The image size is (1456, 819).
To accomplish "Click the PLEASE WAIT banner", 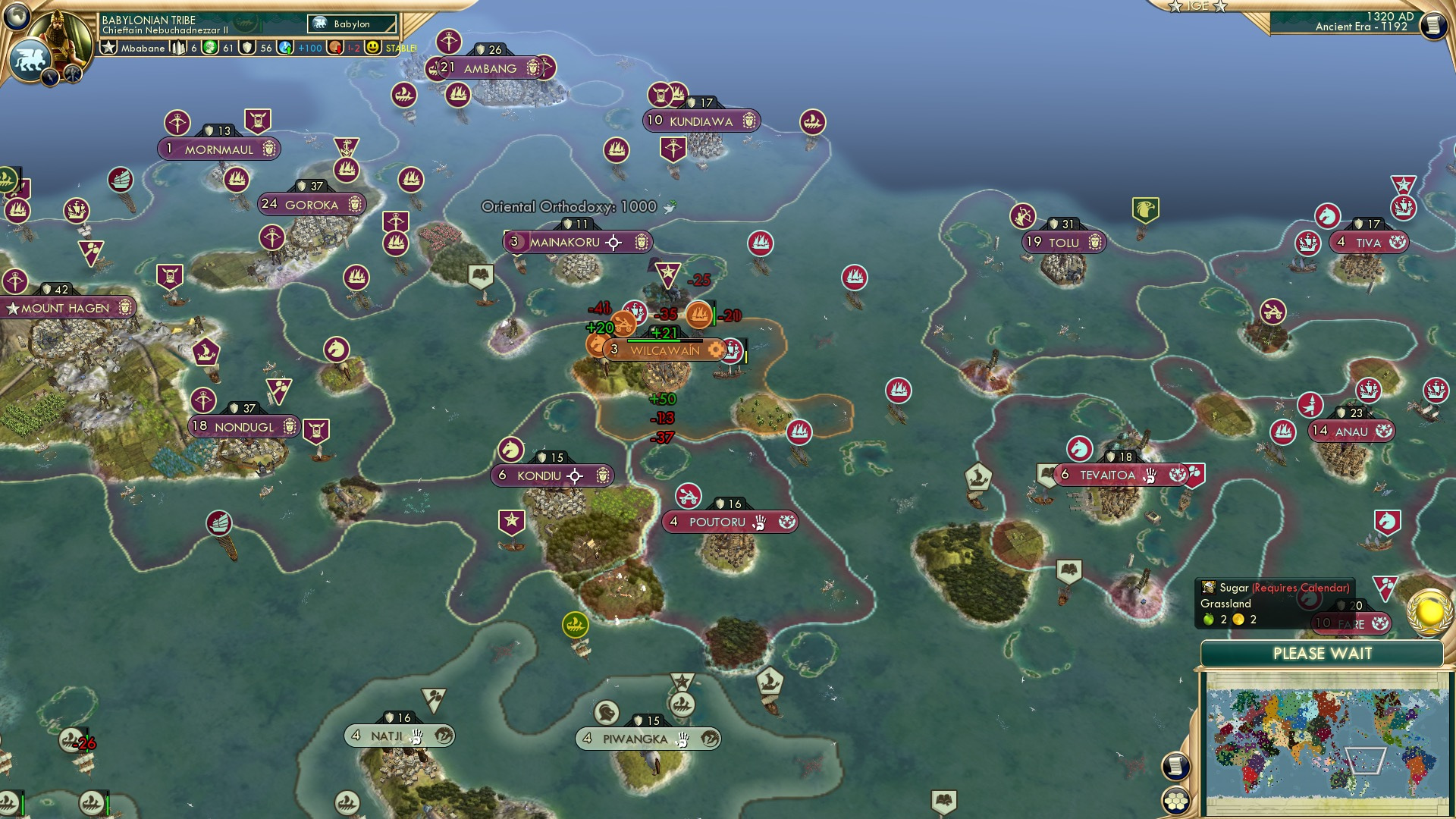I will tap(1323, 653).
